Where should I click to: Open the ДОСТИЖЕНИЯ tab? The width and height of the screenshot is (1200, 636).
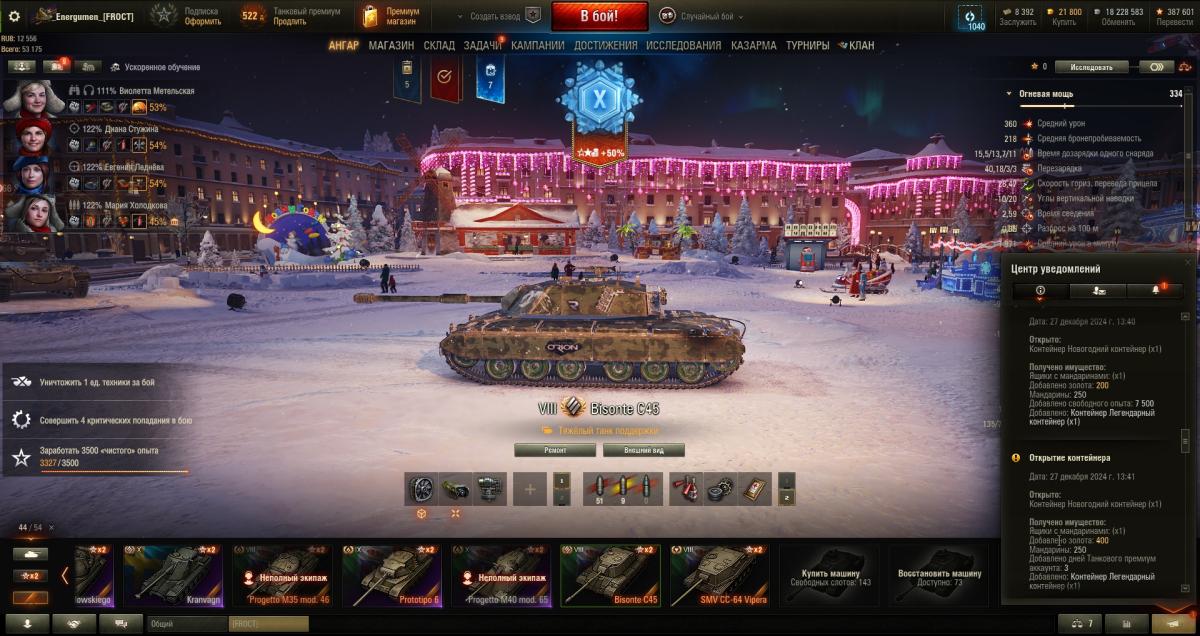605,45
